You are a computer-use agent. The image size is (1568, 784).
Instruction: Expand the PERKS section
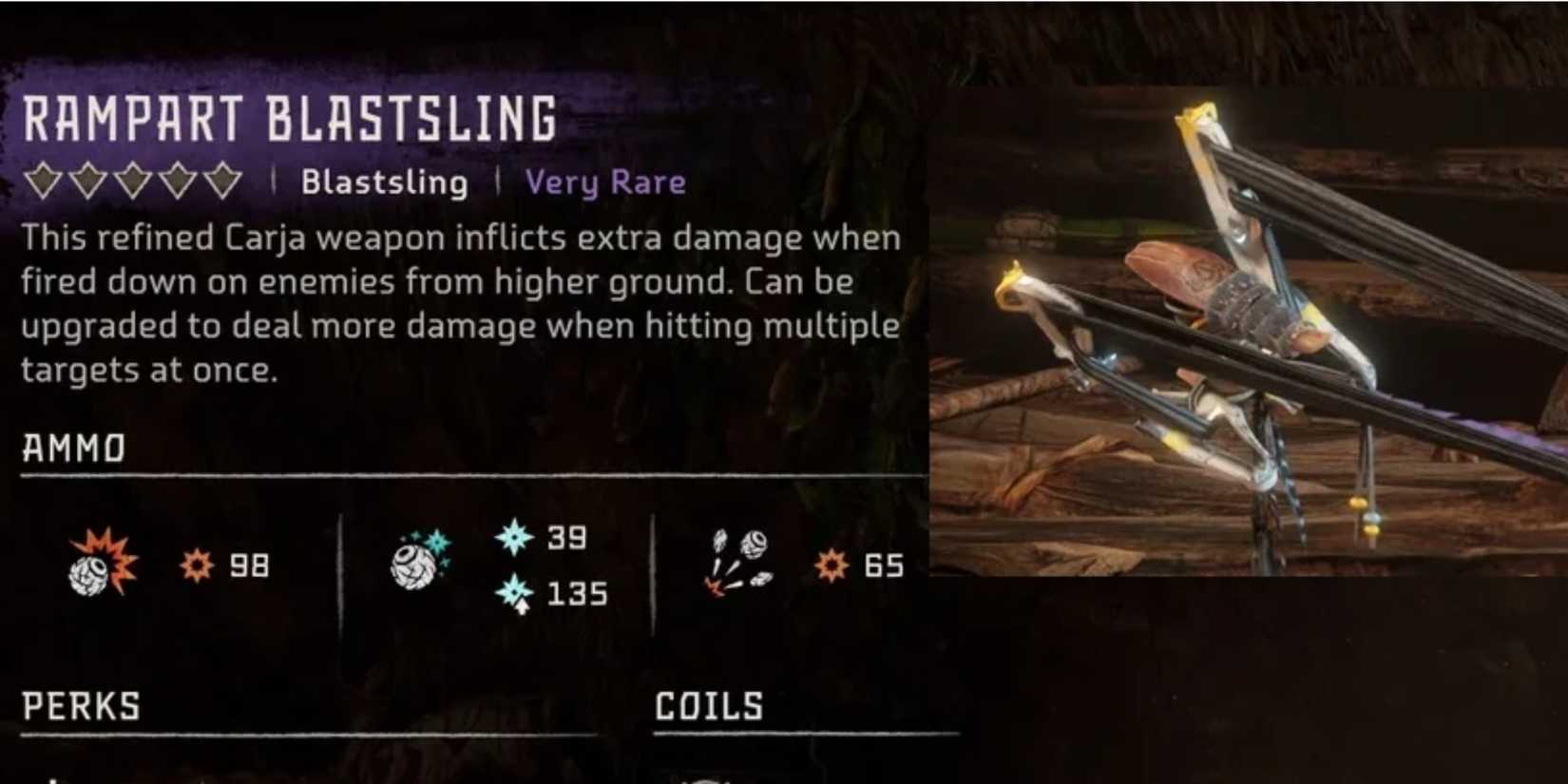[81, 706]
